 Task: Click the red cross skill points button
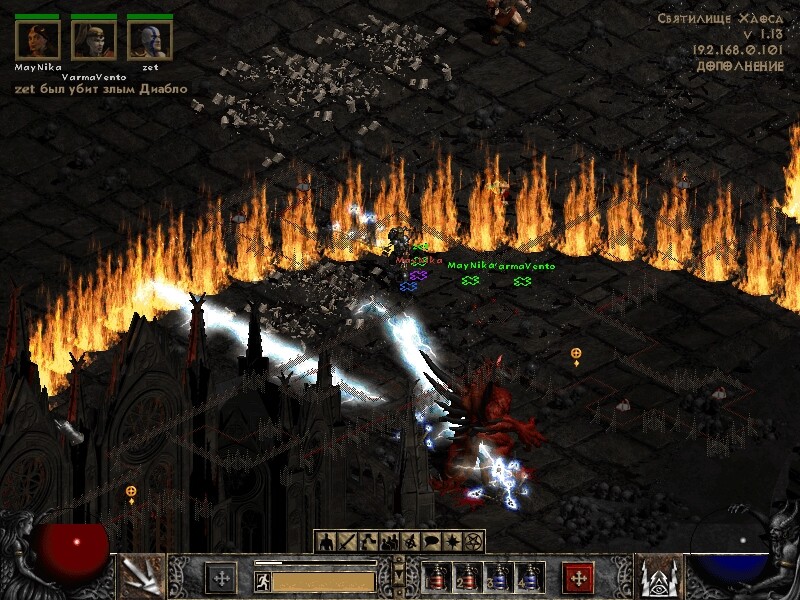tap(578, 578)
